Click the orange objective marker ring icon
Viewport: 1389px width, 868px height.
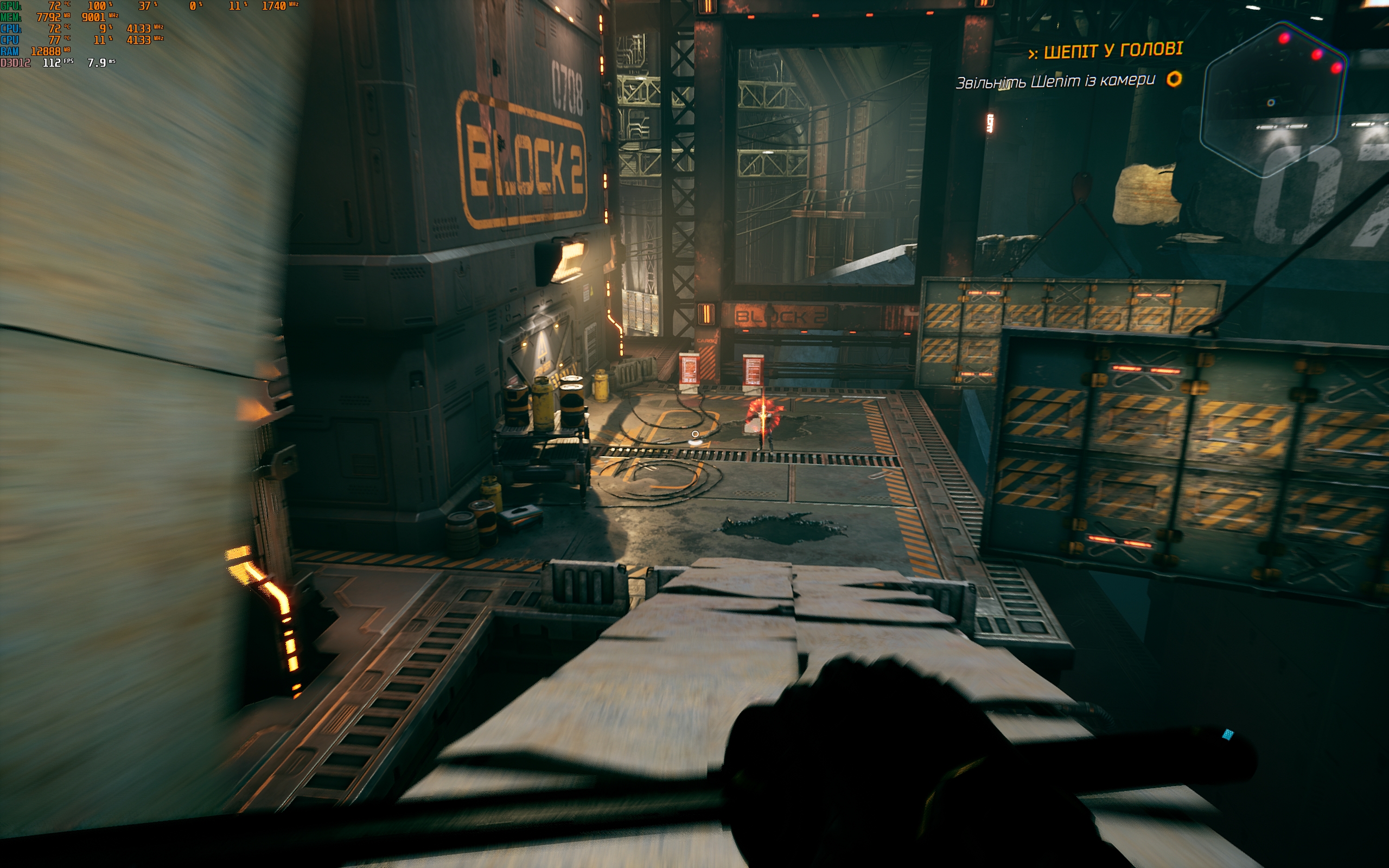[x=1174, y=79]
